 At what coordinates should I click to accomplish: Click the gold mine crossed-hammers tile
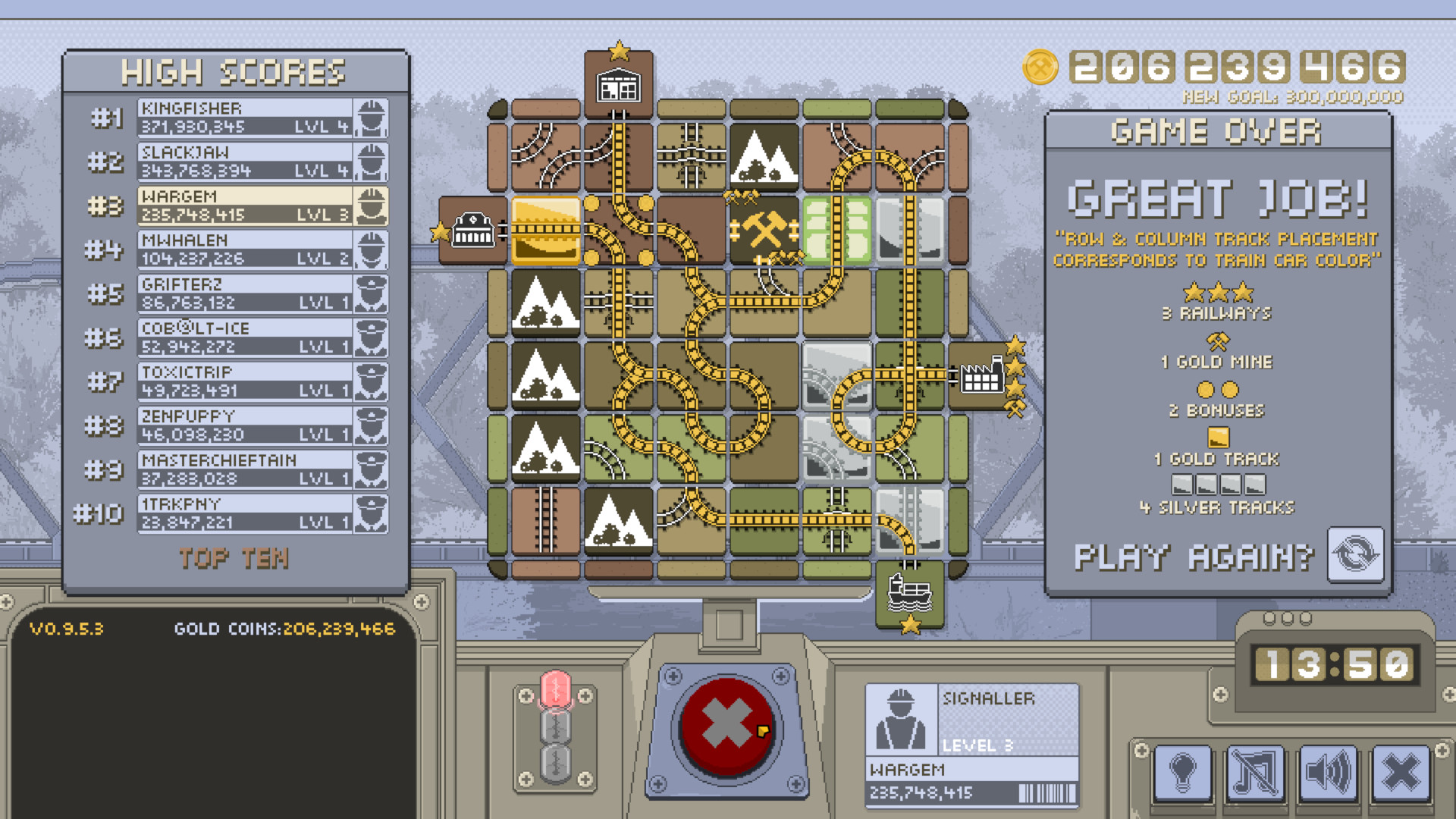pos(766,229)
